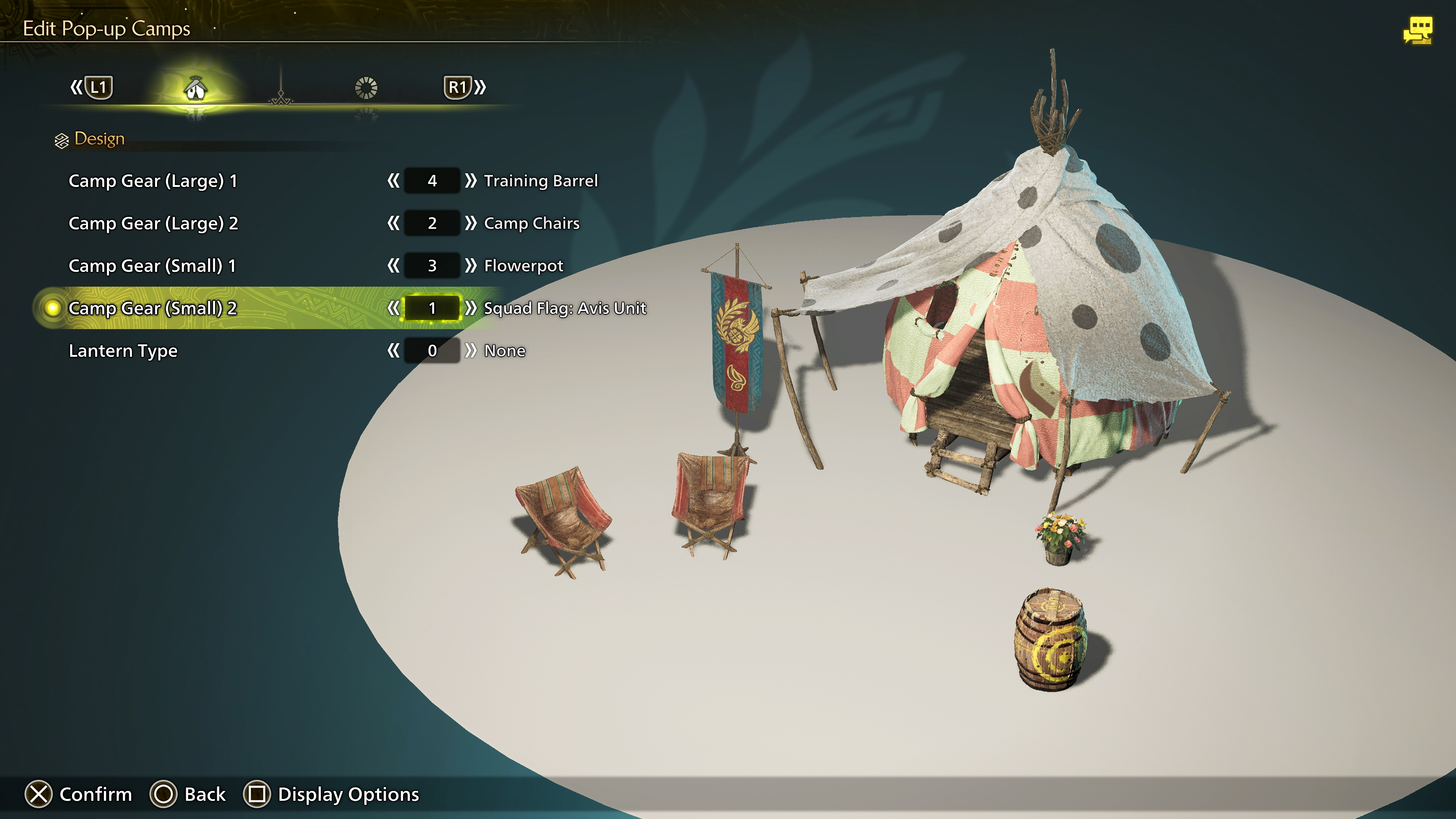Image resolution: width=1456 pixels, height=819 pixels.
Task: Select the Flowerpot Camp Gear (Small) 1 row
Action: 153,266
